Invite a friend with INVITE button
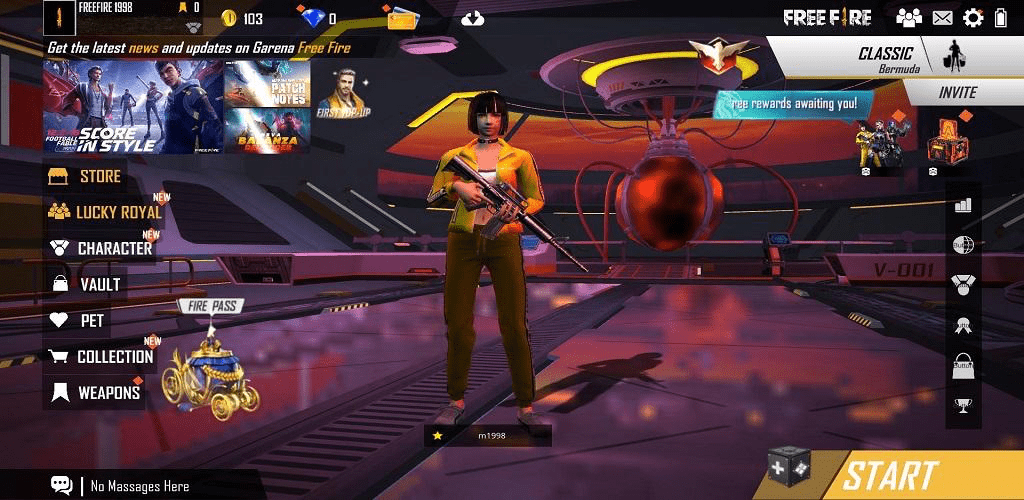Screen dimensions: 1024x500 tap(957, 92)
